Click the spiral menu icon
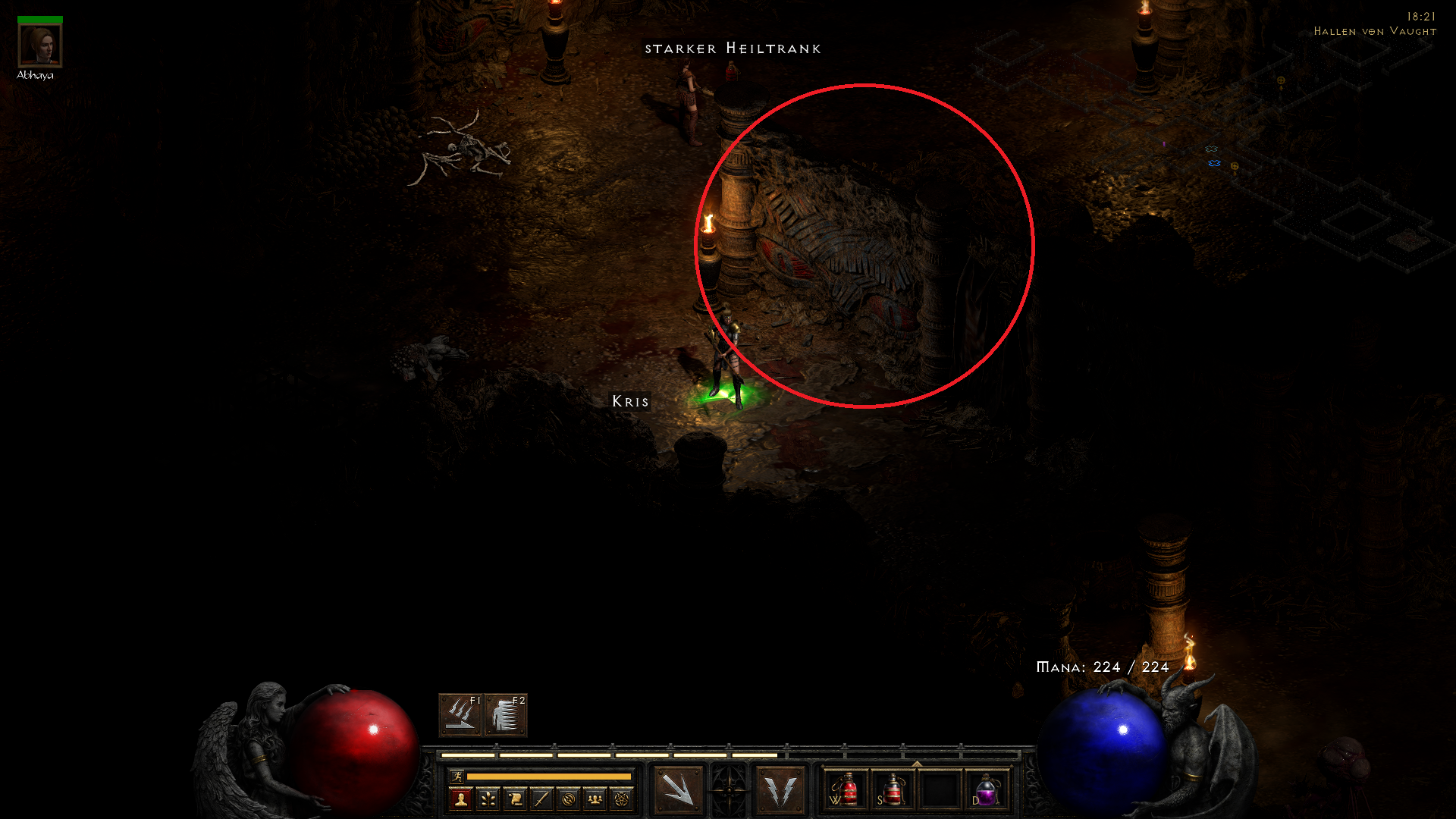1456x819 pixels. tap(568, 798)
